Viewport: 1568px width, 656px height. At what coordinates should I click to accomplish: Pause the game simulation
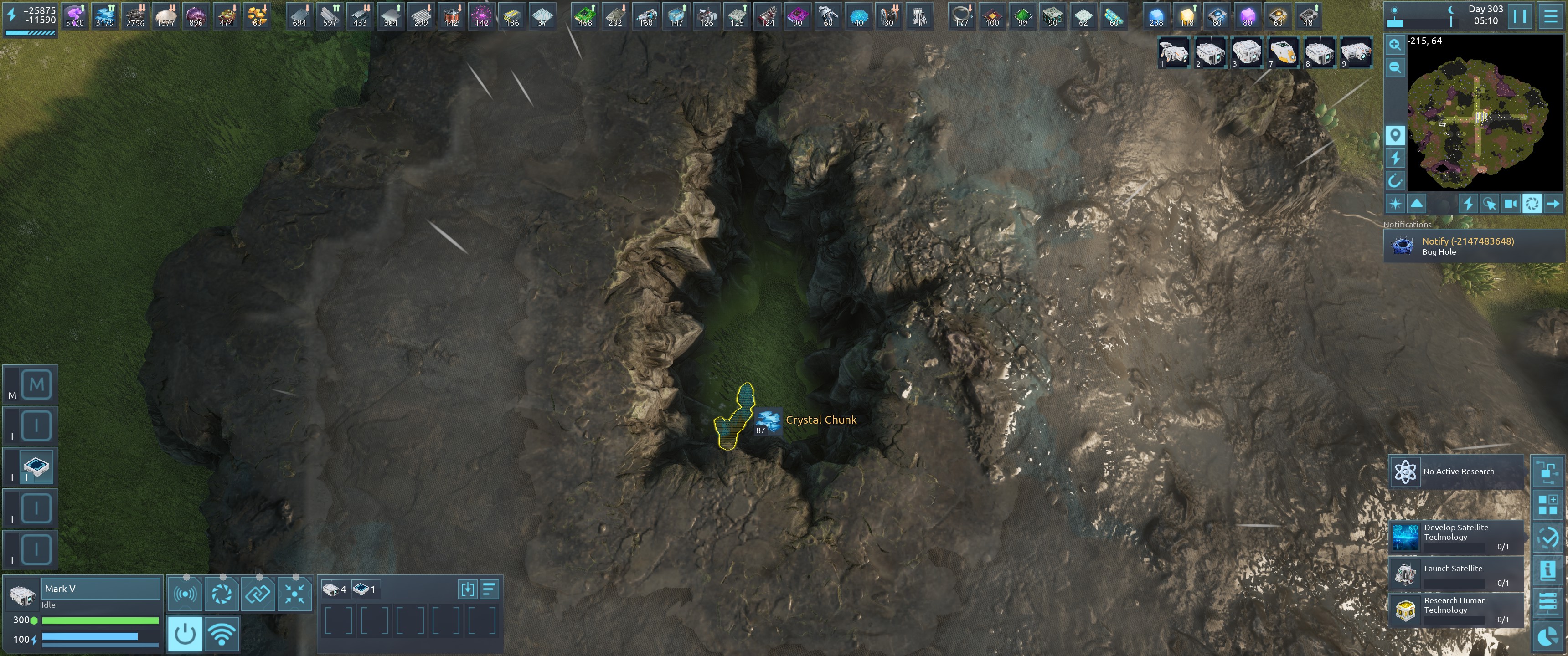coord(1519,16)
